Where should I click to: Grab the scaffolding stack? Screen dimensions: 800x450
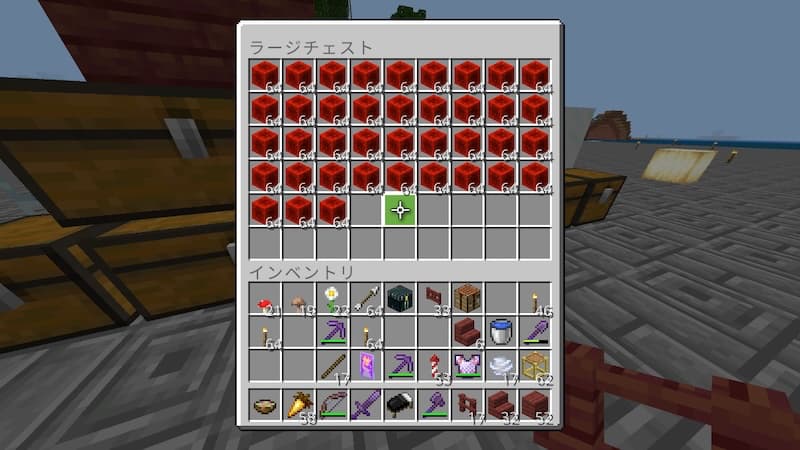[x=536, y=365]
